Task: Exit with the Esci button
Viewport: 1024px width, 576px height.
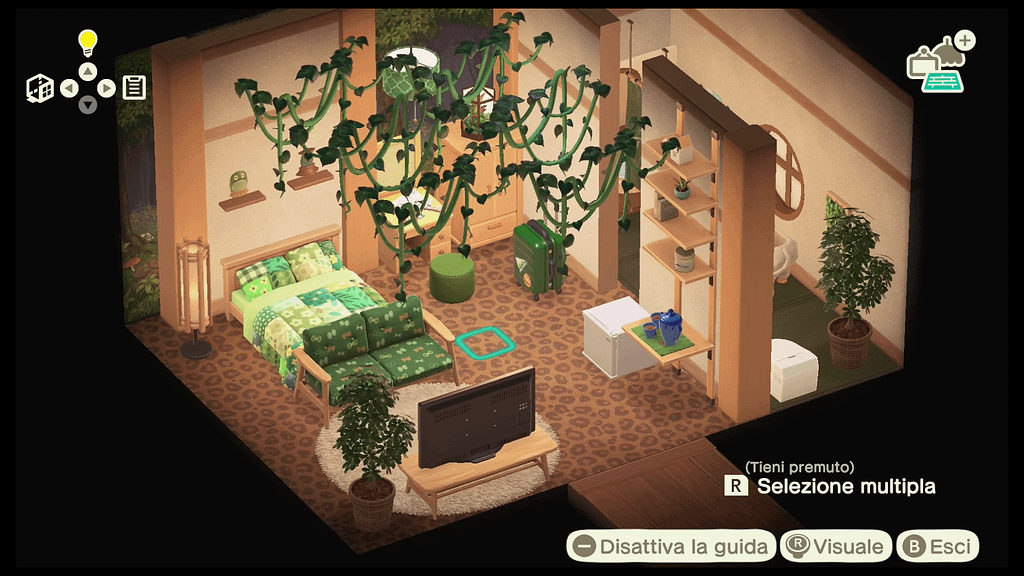Action: point(938,546)
